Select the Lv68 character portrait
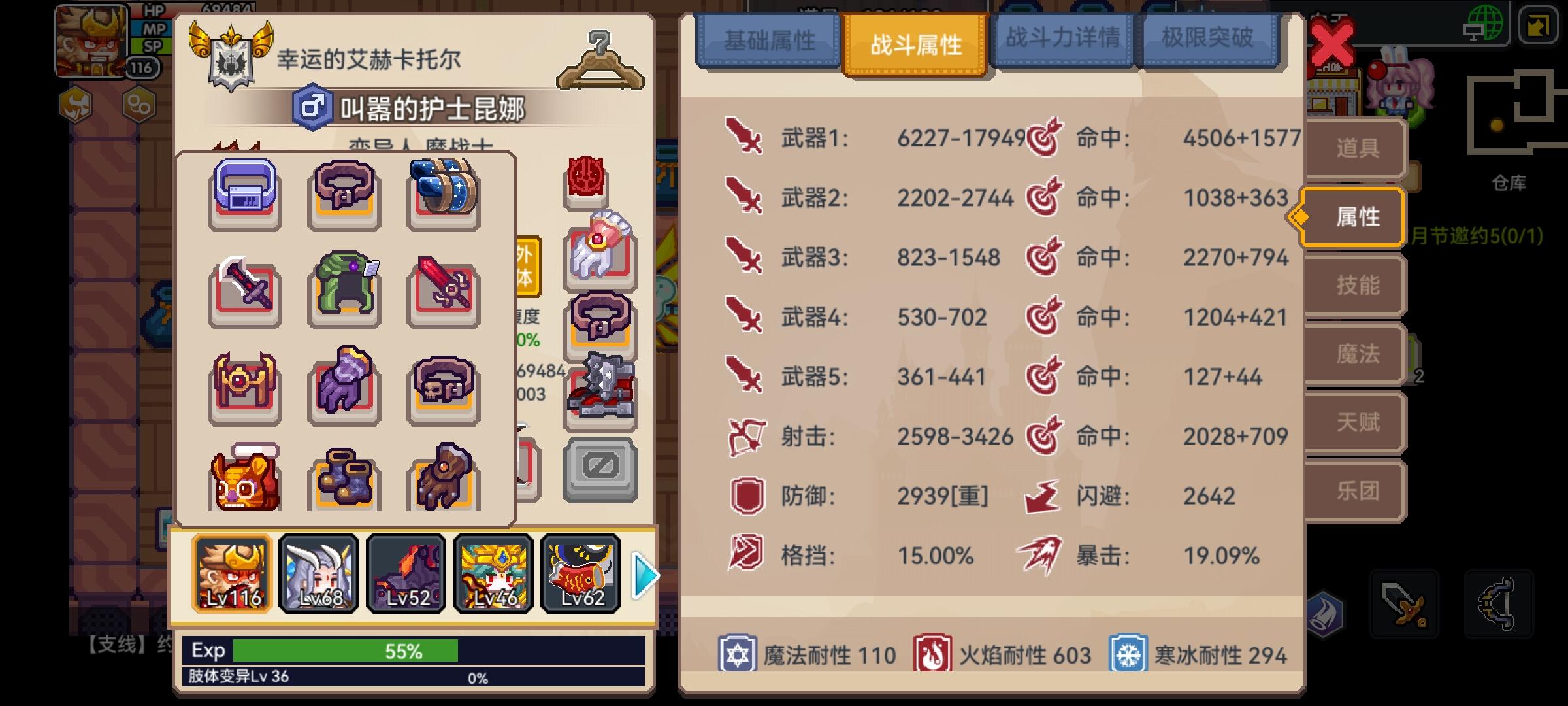The width and height of the screenshot is (1568, 706). click(x=318, y=575)
